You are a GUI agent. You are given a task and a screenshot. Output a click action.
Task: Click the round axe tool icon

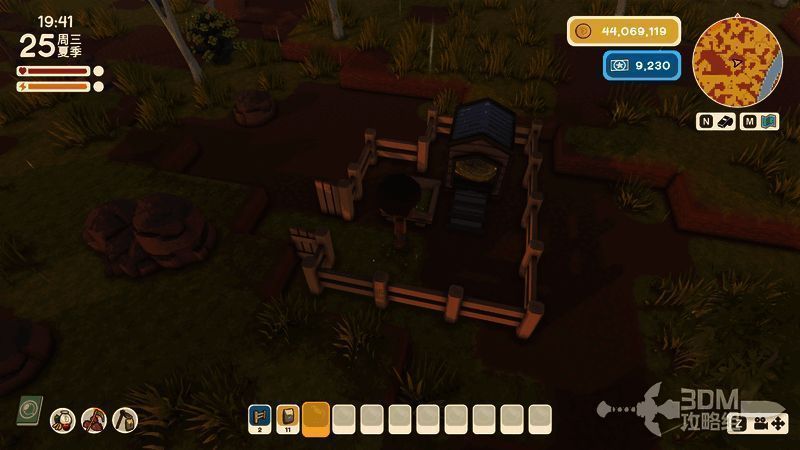tap(124, 419)
